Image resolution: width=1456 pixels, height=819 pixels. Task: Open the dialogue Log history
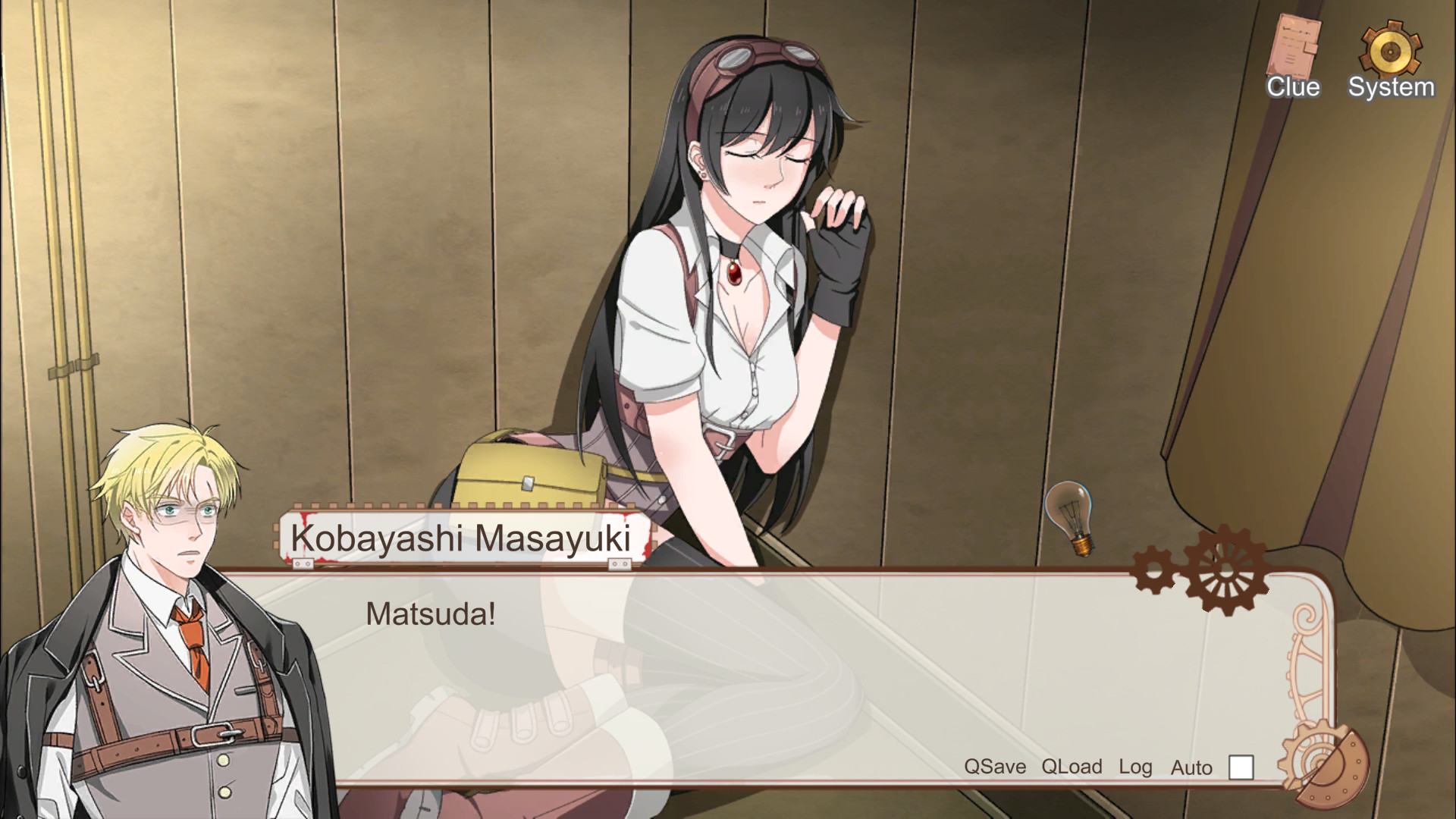(1135, 767)
